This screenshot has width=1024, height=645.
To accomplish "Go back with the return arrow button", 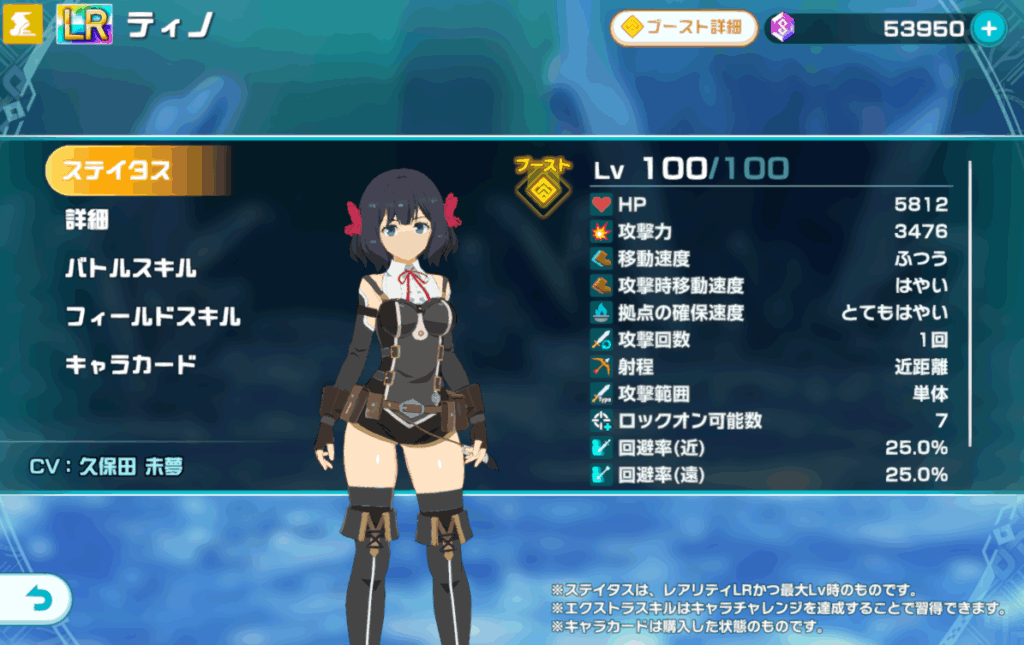I will 34,599.
